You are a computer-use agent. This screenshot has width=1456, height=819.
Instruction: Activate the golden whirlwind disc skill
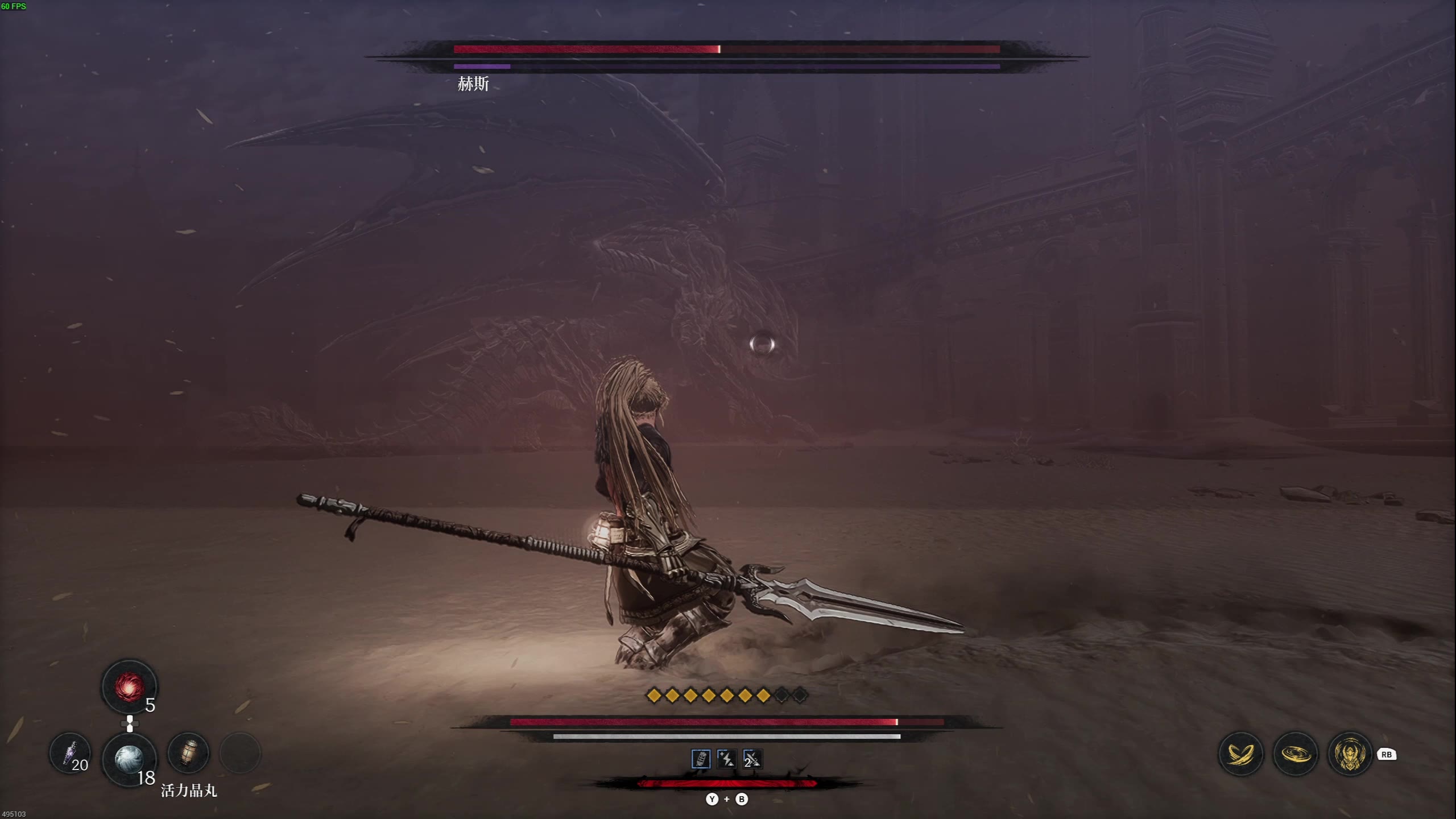(1295, 754)
